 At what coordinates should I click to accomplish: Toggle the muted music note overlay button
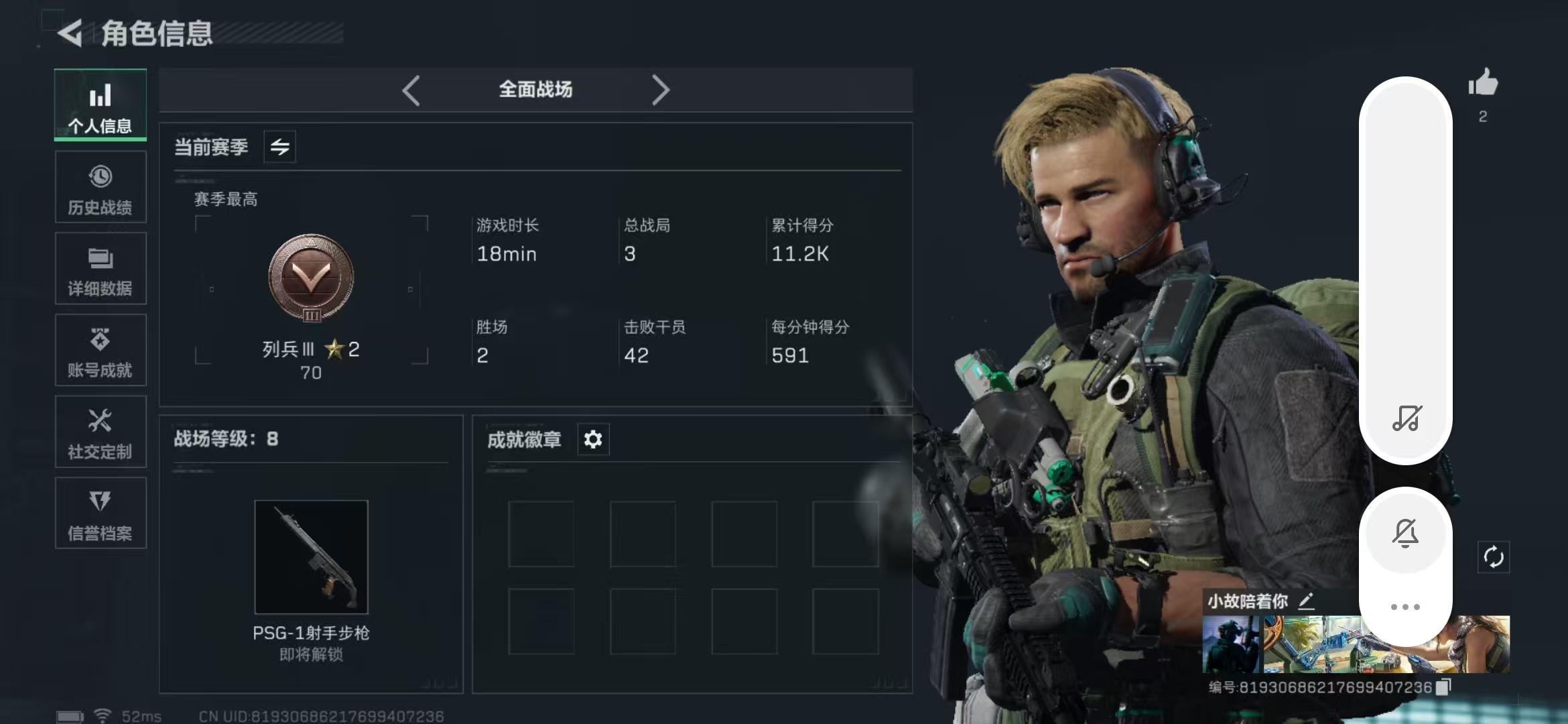(x=1406, y=418)
